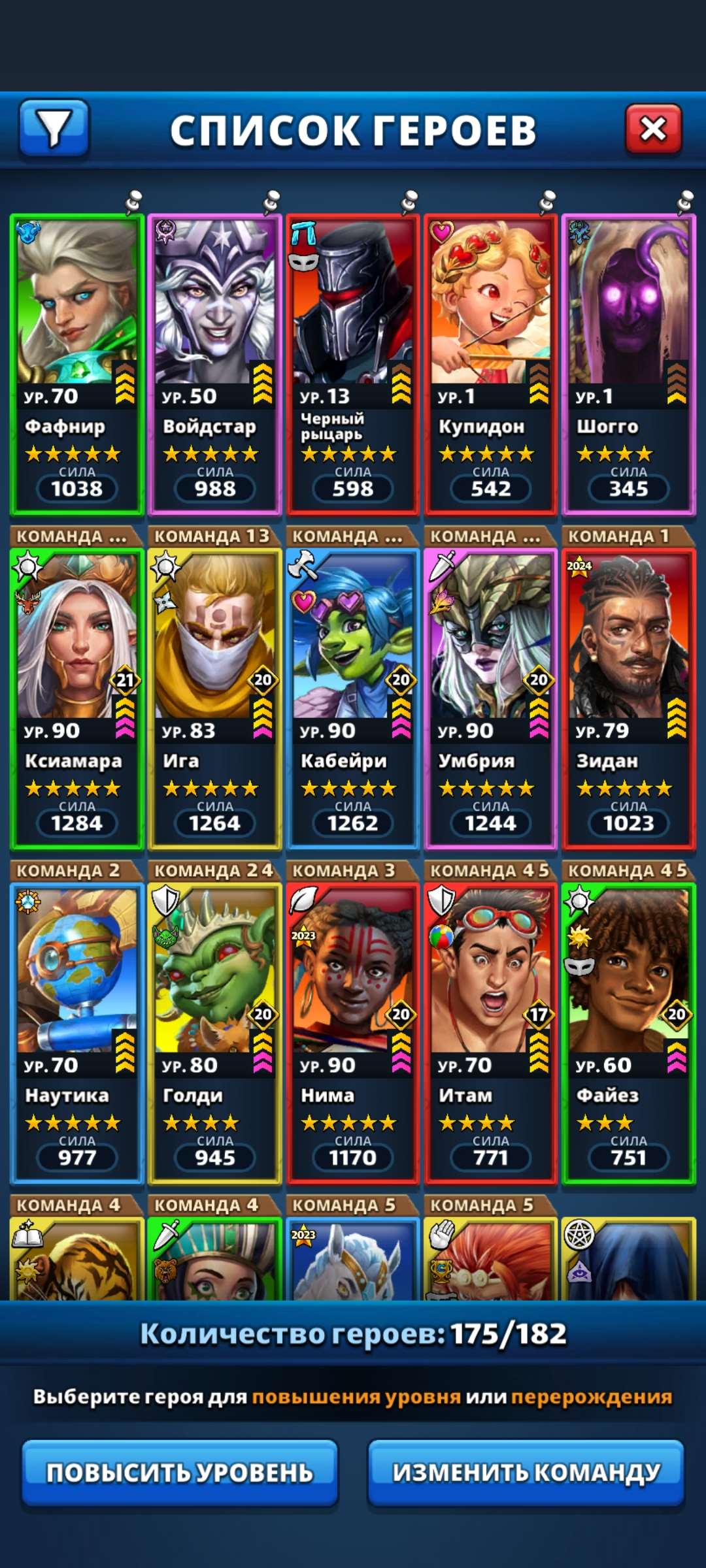Select the Ксиамара hero card
The image size is (706, 1568).
77,699
